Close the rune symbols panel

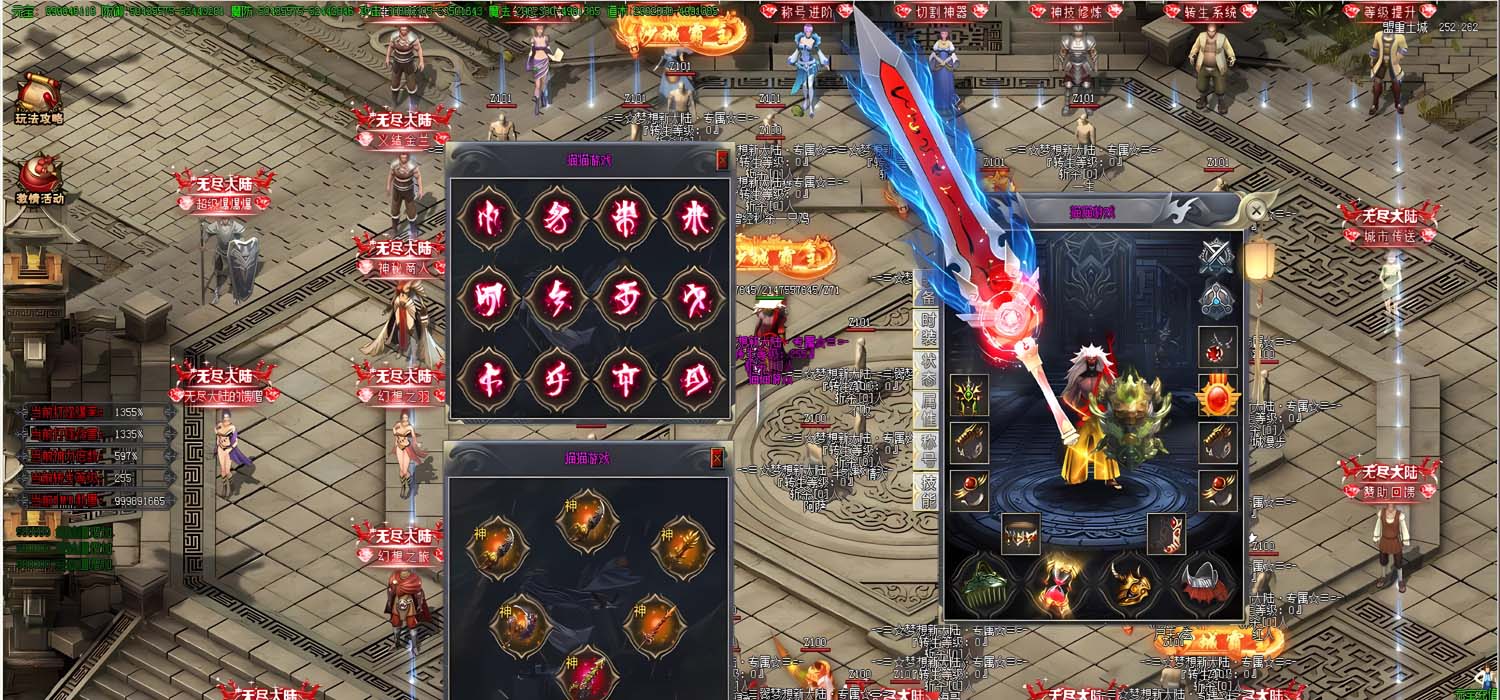723,160
